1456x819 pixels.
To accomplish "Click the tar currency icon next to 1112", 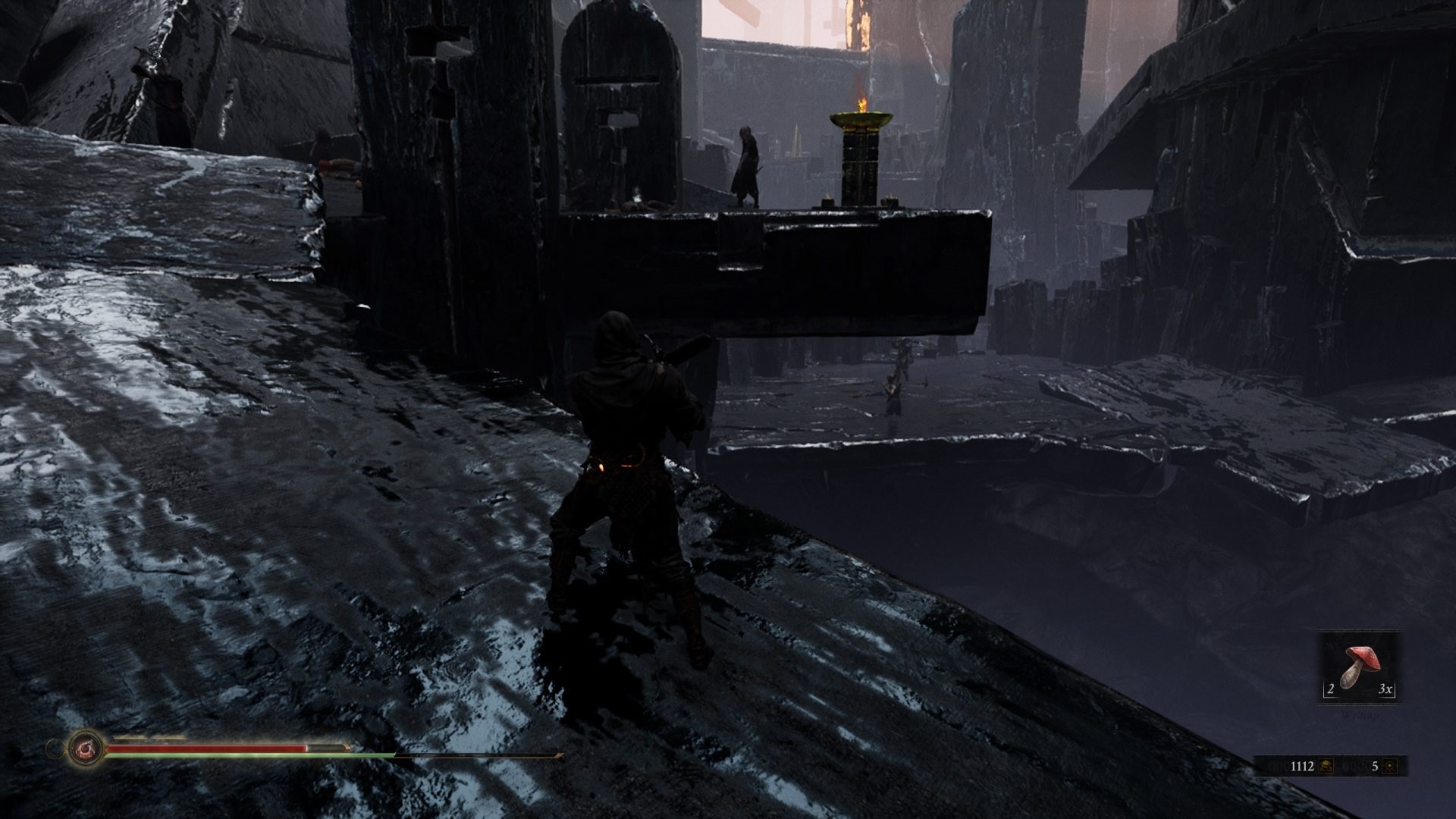I will coord(1326,767).
